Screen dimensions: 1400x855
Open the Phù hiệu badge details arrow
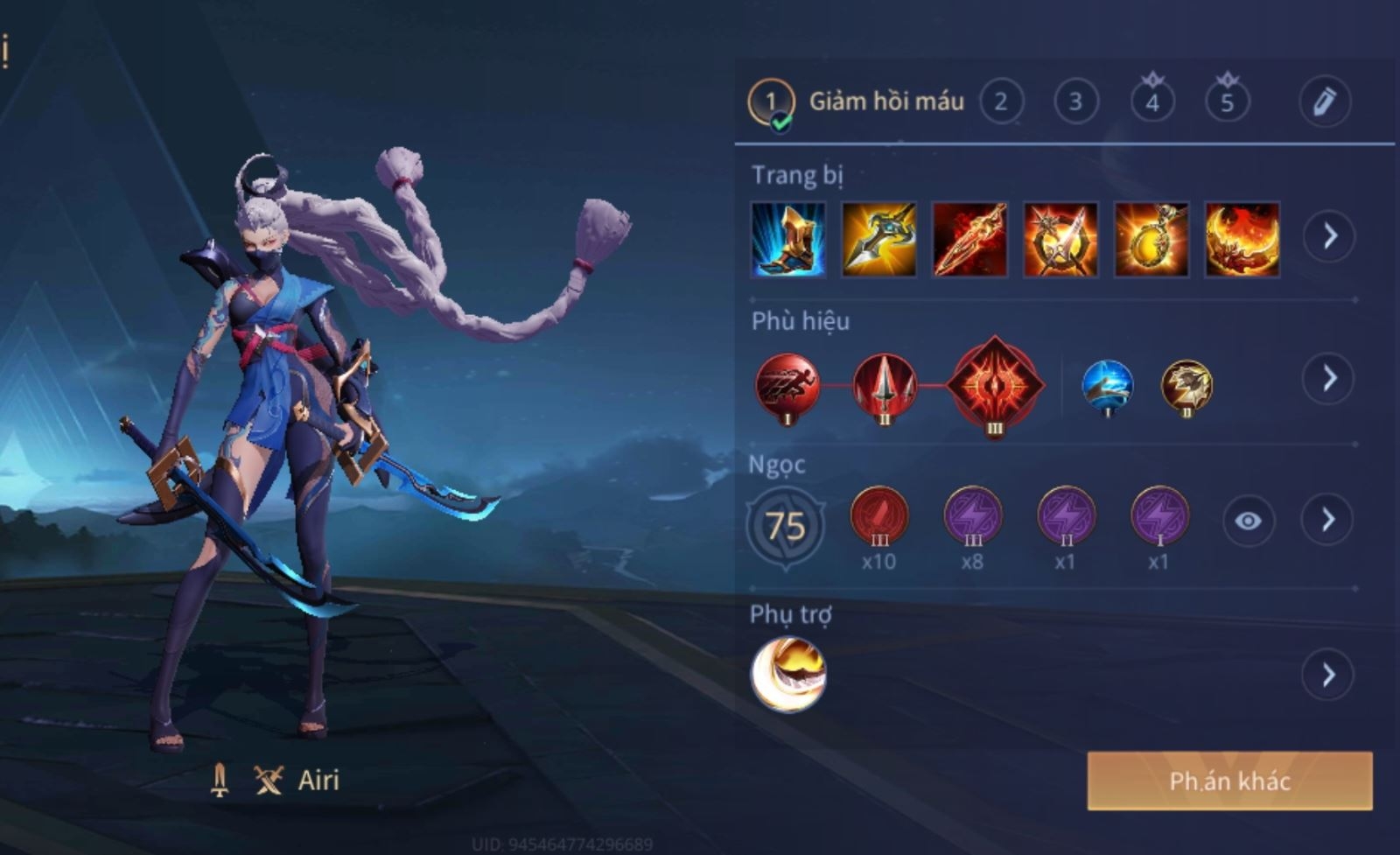coord(1328,378)
